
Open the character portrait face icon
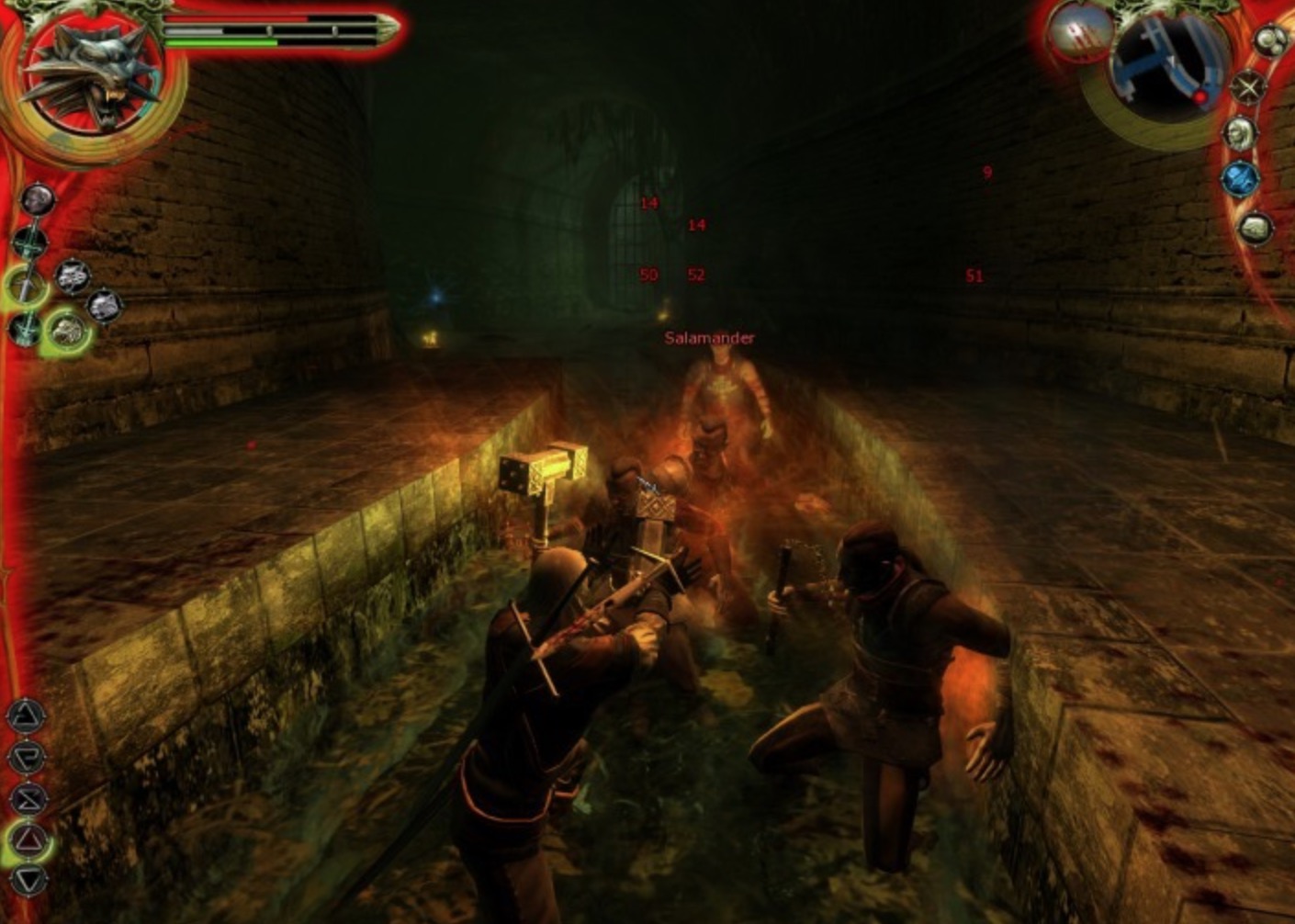(x=1240, y=133)
